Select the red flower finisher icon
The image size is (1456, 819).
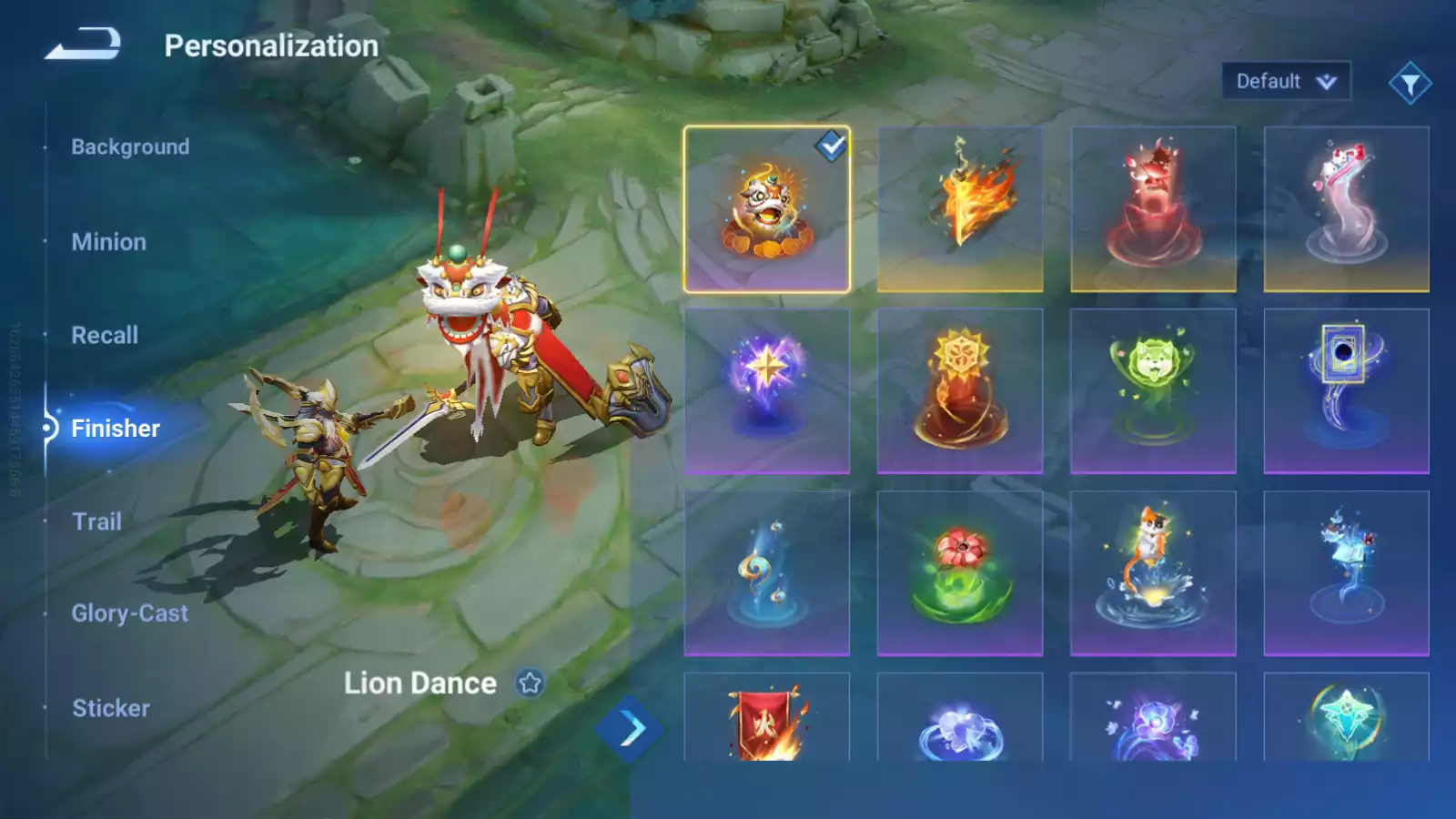click(960, 573)
